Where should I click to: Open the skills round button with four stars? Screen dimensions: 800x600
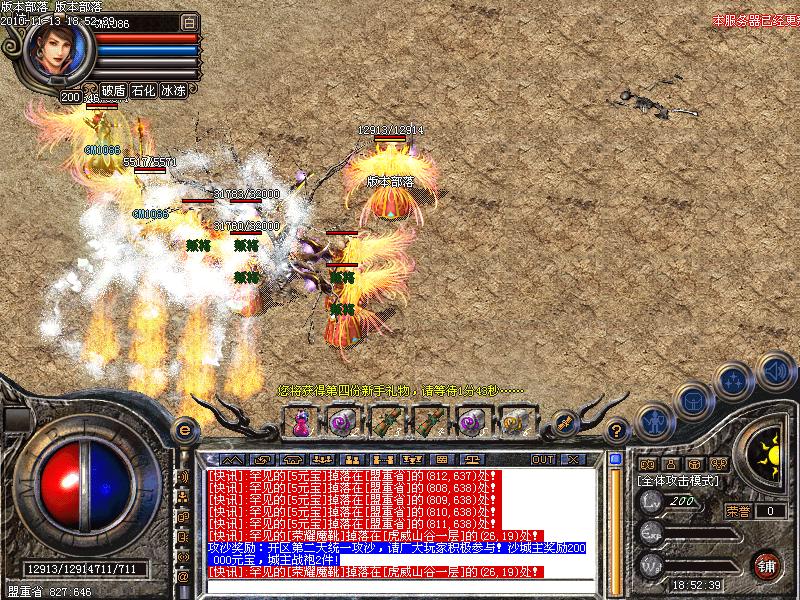tap(735, 381)
